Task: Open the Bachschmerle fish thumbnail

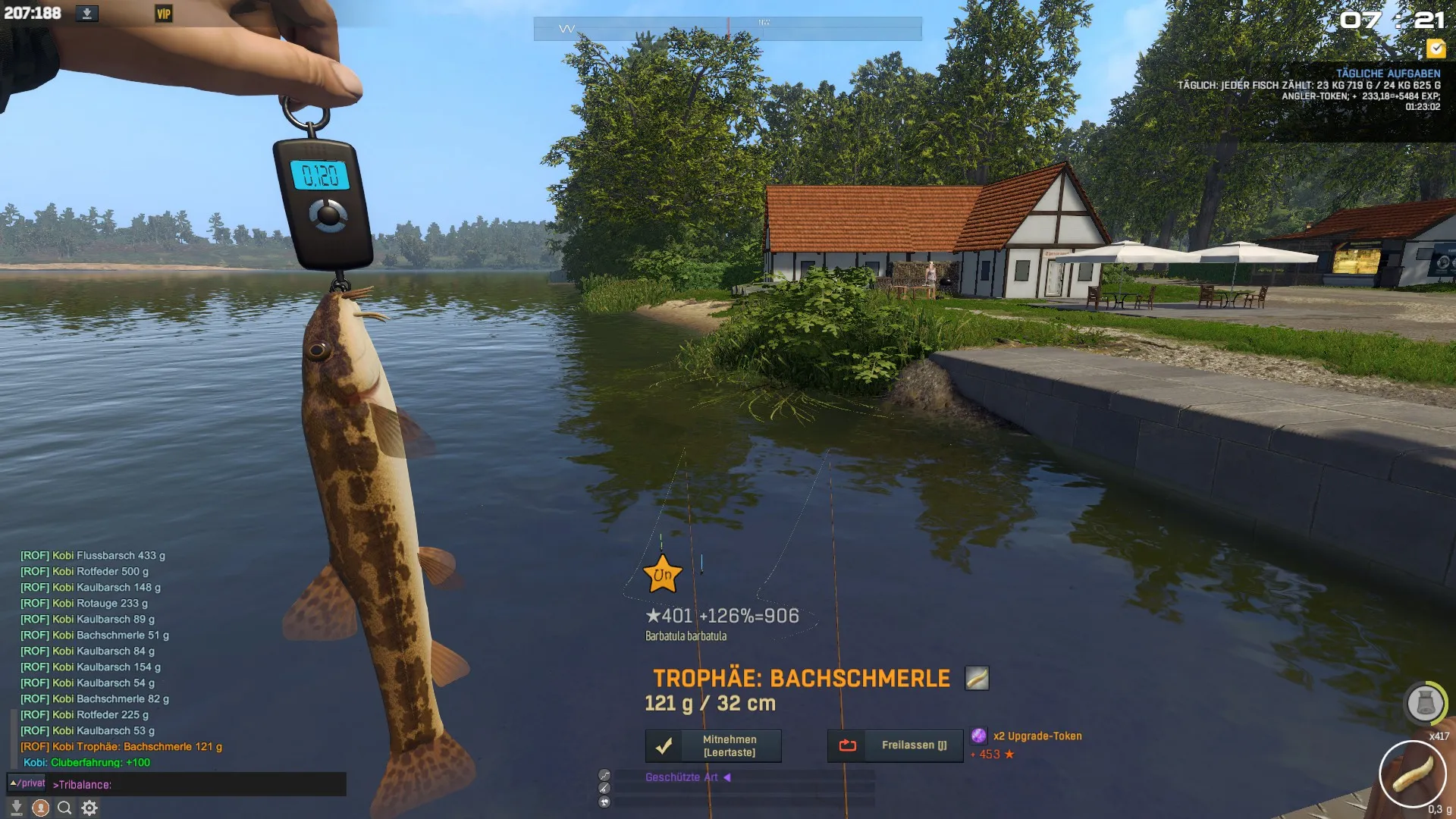Action: tap(977, 678)
